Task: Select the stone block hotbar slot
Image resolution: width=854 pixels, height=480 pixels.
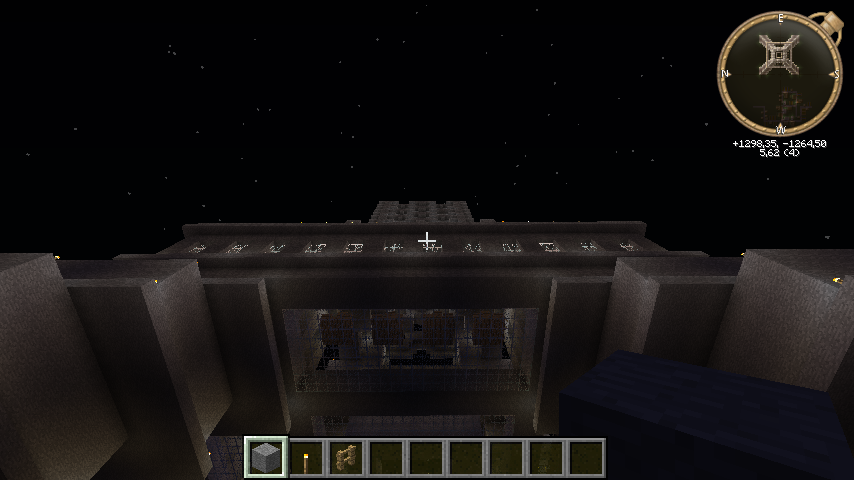Action: (x=266, y=457)
